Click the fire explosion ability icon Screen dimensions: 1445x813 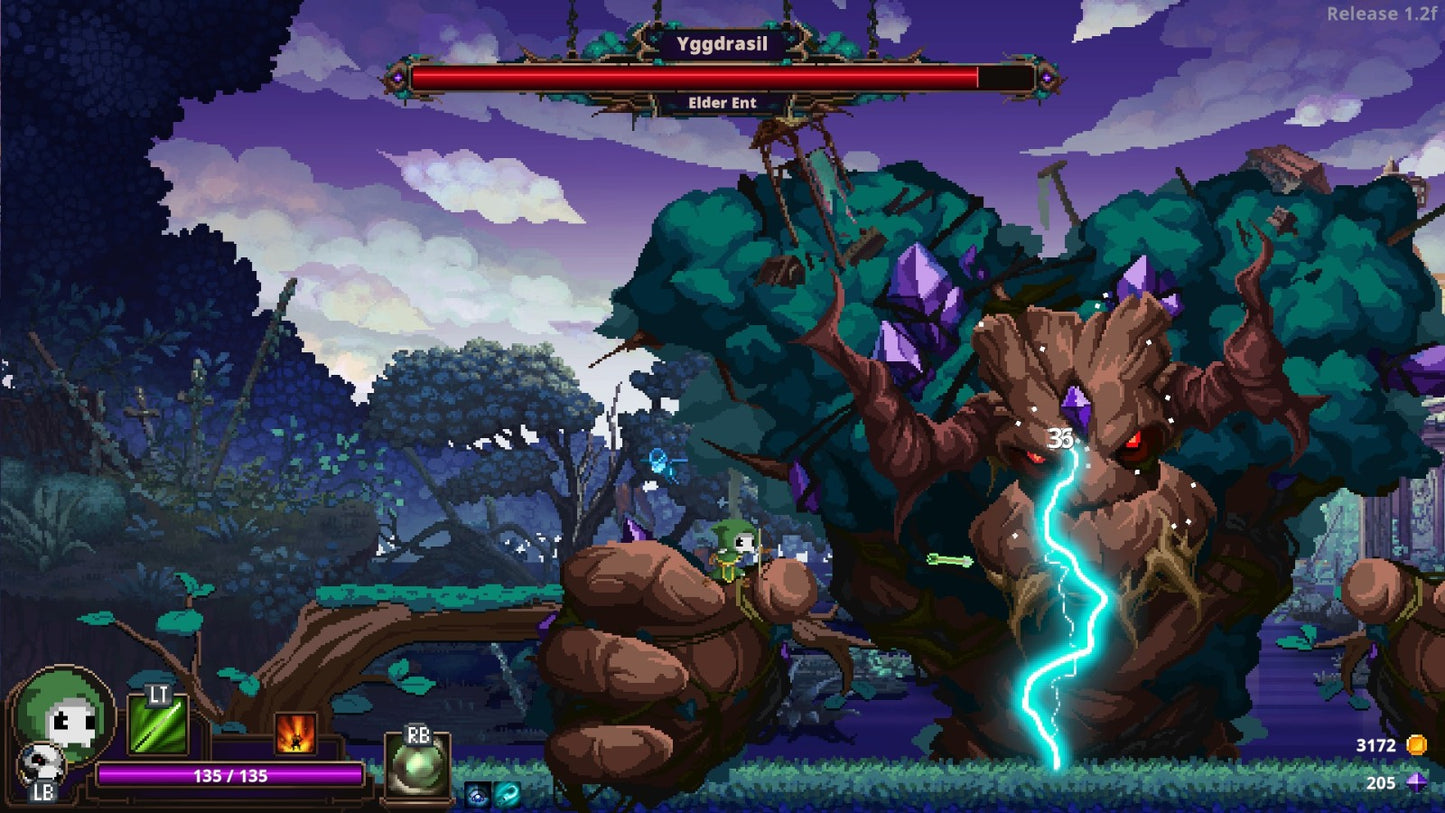point(293,735)
